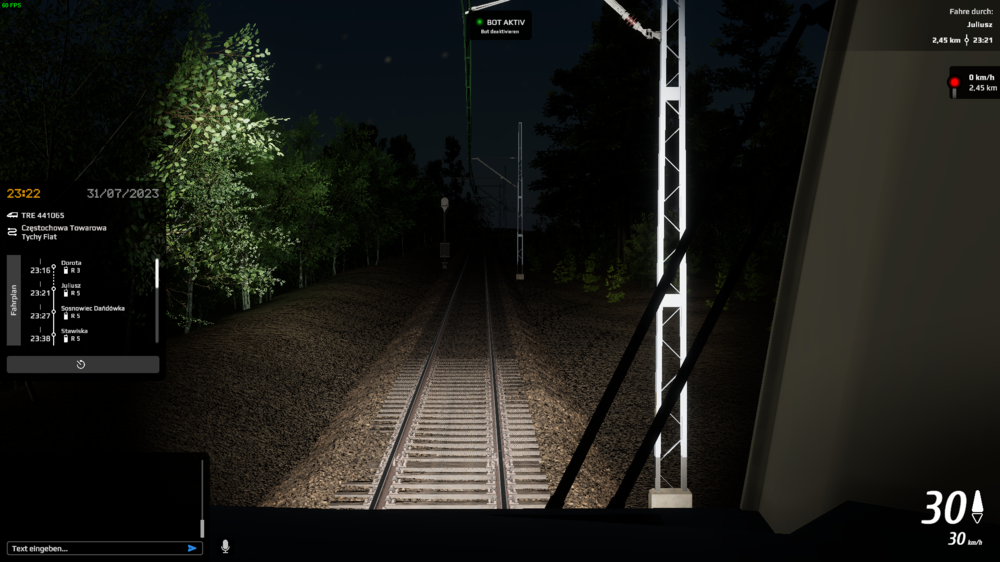Click the timetable reset clock button
The image size is (1000, 562).
(82, 364)
